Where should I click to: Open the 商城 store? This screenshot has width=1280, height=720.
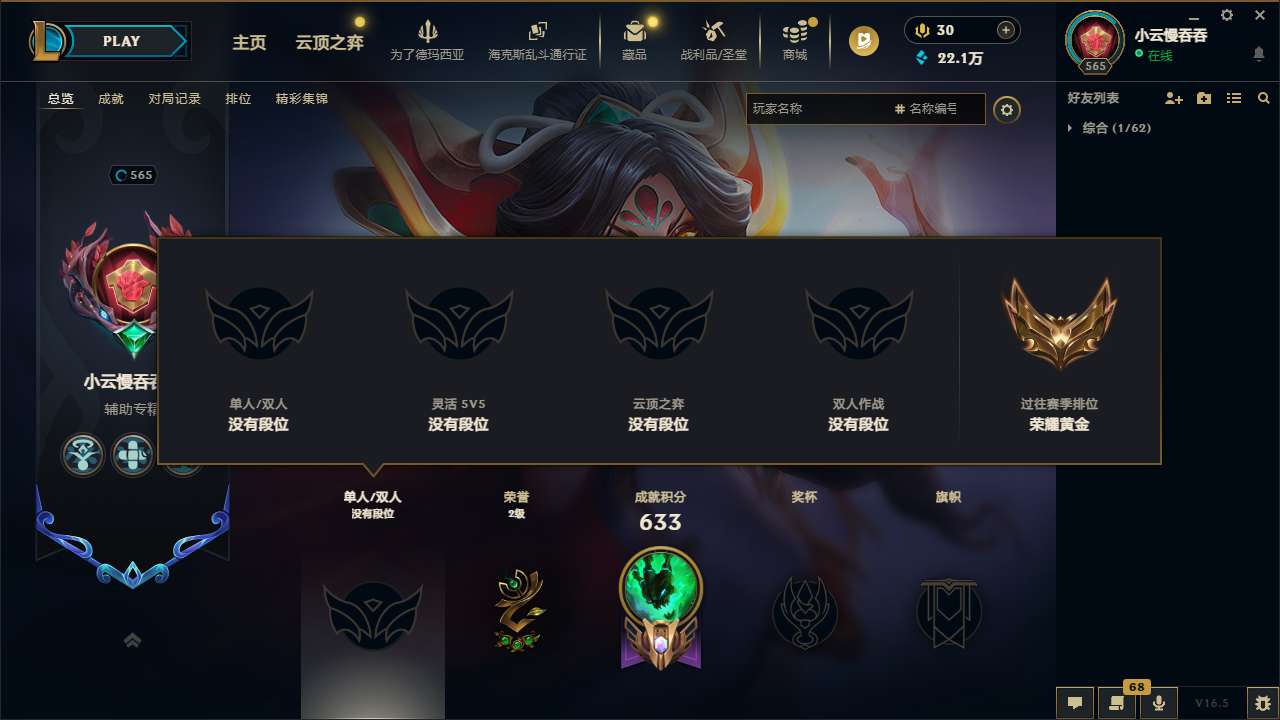point(795,40)
